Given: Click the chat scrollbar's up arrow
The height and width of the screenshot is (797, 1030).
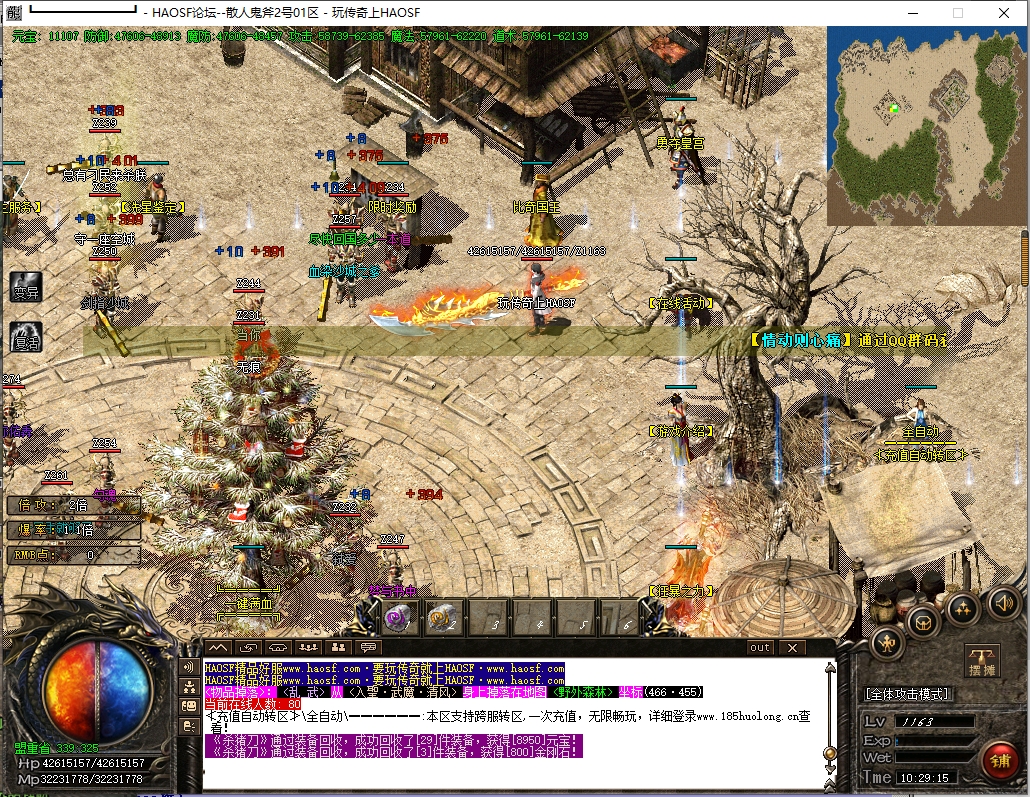Looking at the screenshot, I should point(828,667).
